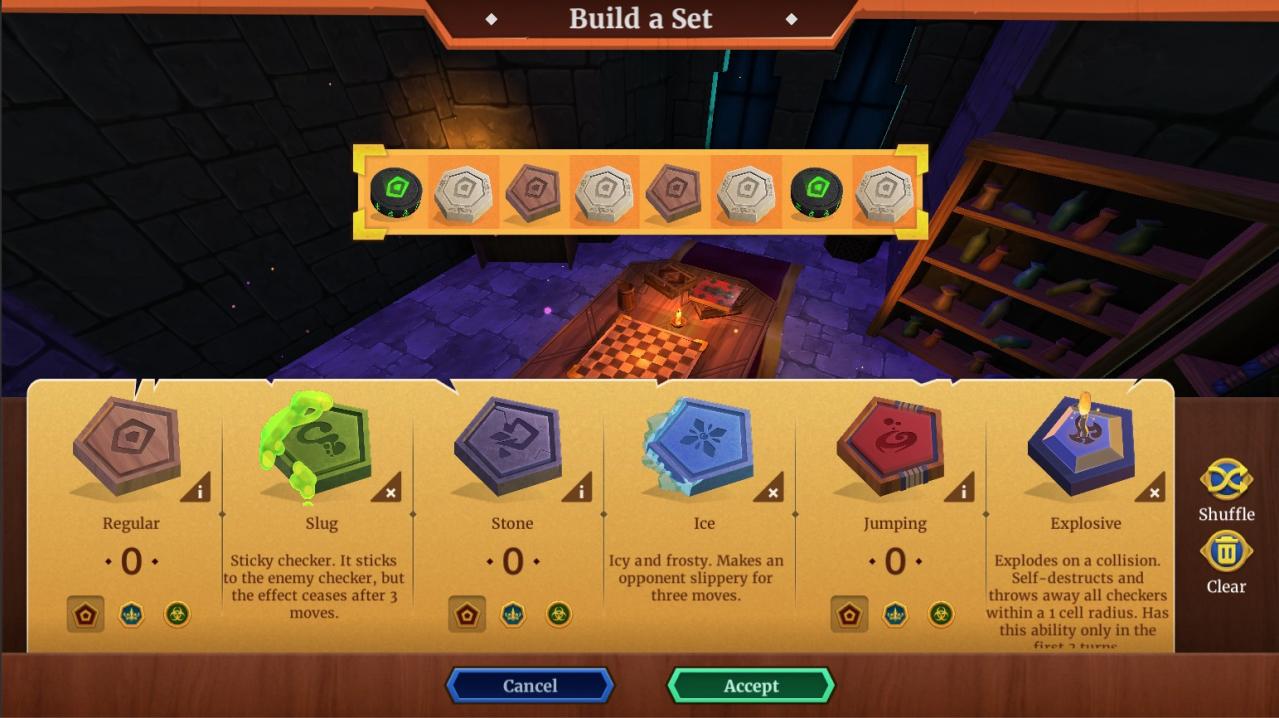Close the Ice checker description
1279x718 pixels.
tap(772, 490)
